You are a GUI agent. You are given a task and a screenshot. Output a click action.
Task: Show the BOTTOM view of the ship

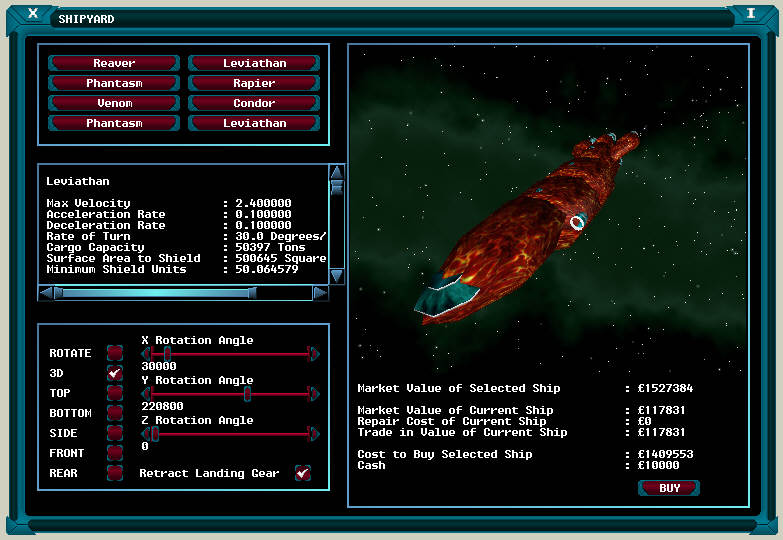(x=115, y=413)
